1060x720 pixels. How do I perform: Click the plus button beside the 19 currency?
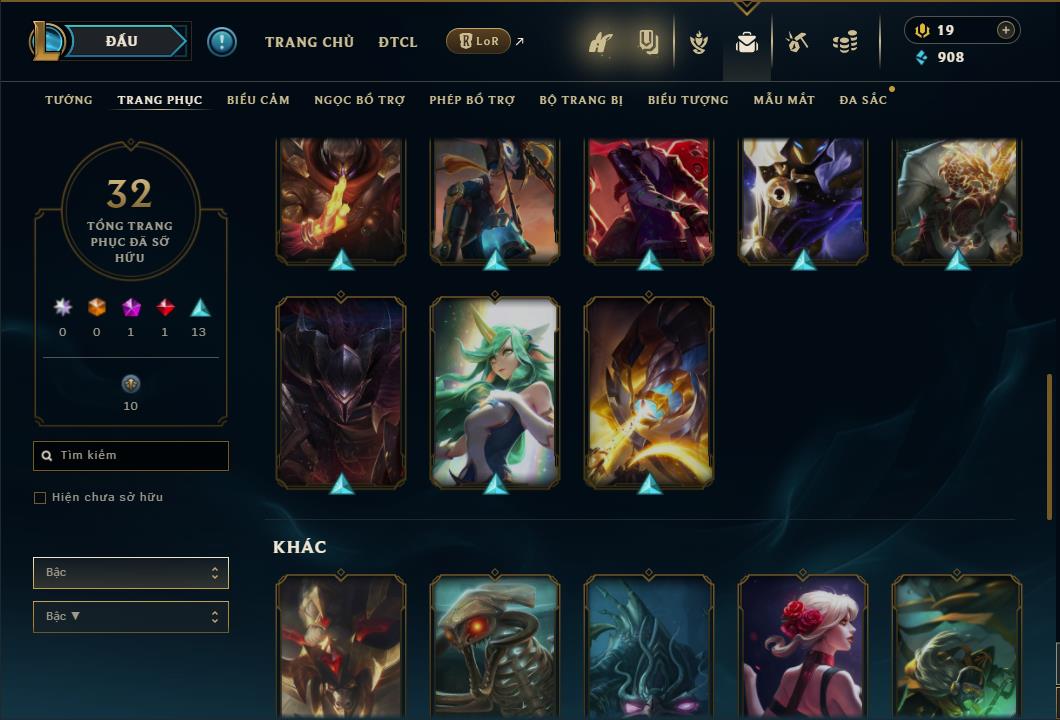[x=1006, y=30]
